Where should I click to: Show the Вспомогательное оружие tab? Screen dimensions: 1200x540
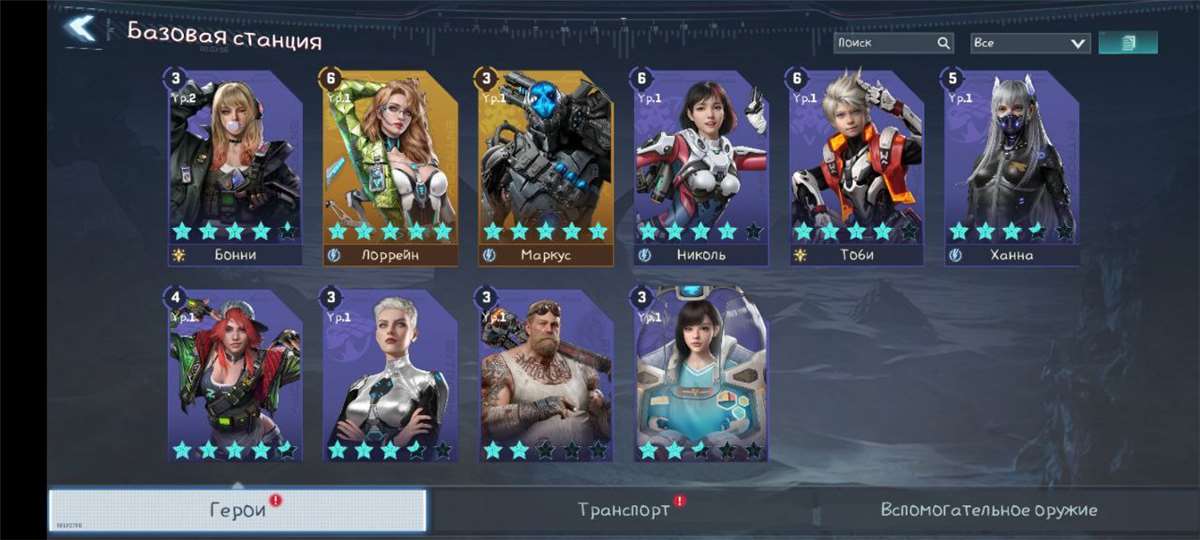(988, 510)
